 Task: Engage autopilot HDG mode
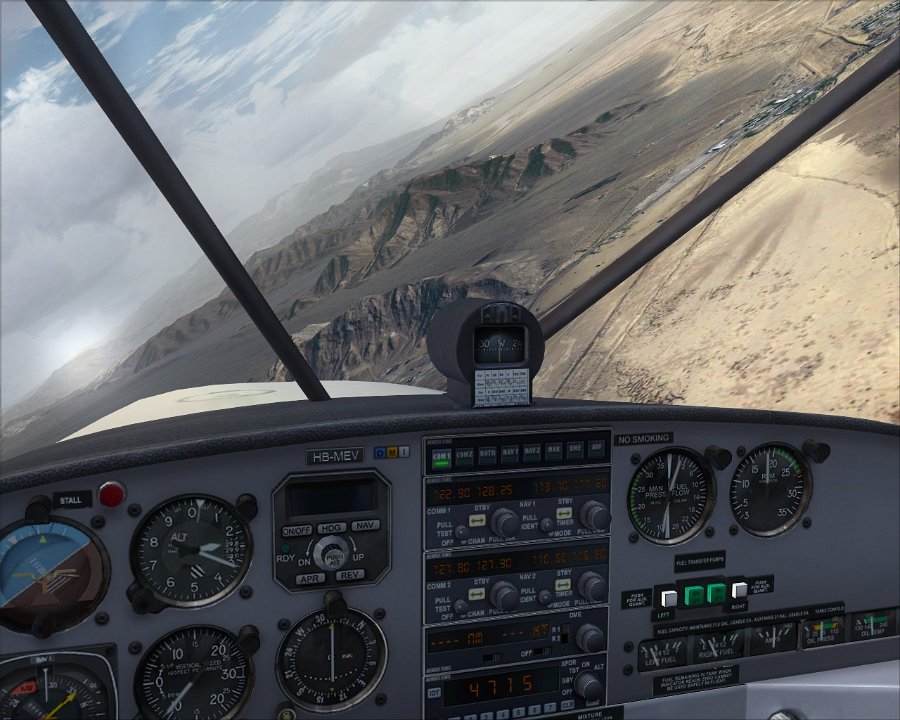pos(332,526)
